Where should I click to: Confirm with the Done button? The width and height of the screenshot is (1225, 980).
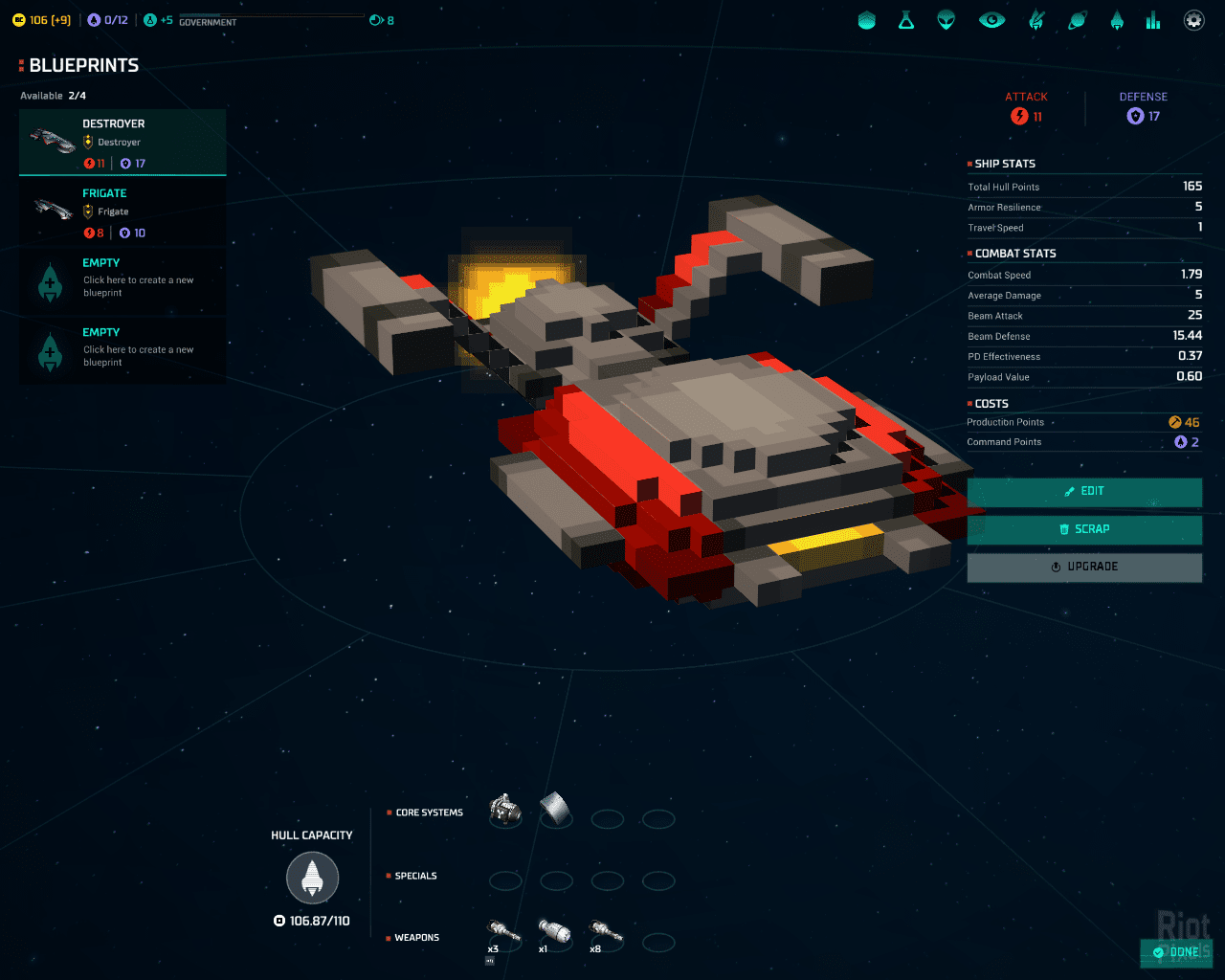[x=1176, y=952]
